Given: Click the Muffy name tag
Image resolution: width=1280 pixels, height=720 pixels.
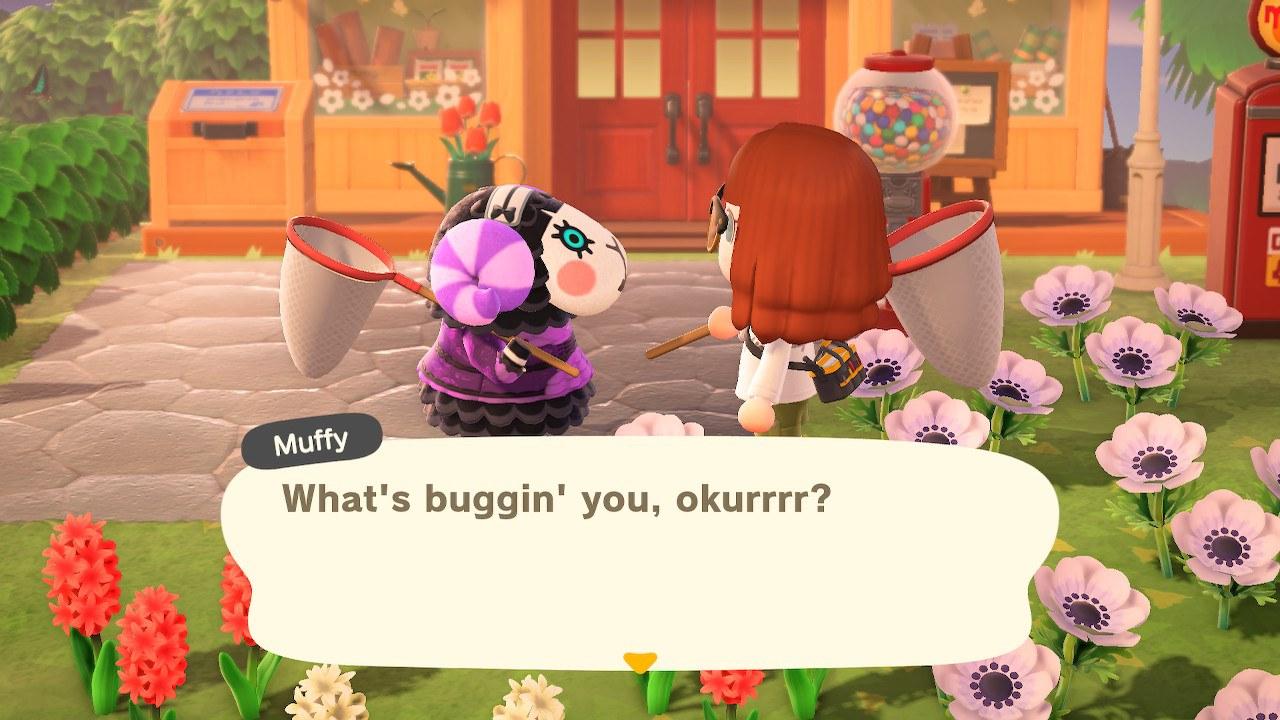Looking at the screenshot, I should tap(312, 436).
